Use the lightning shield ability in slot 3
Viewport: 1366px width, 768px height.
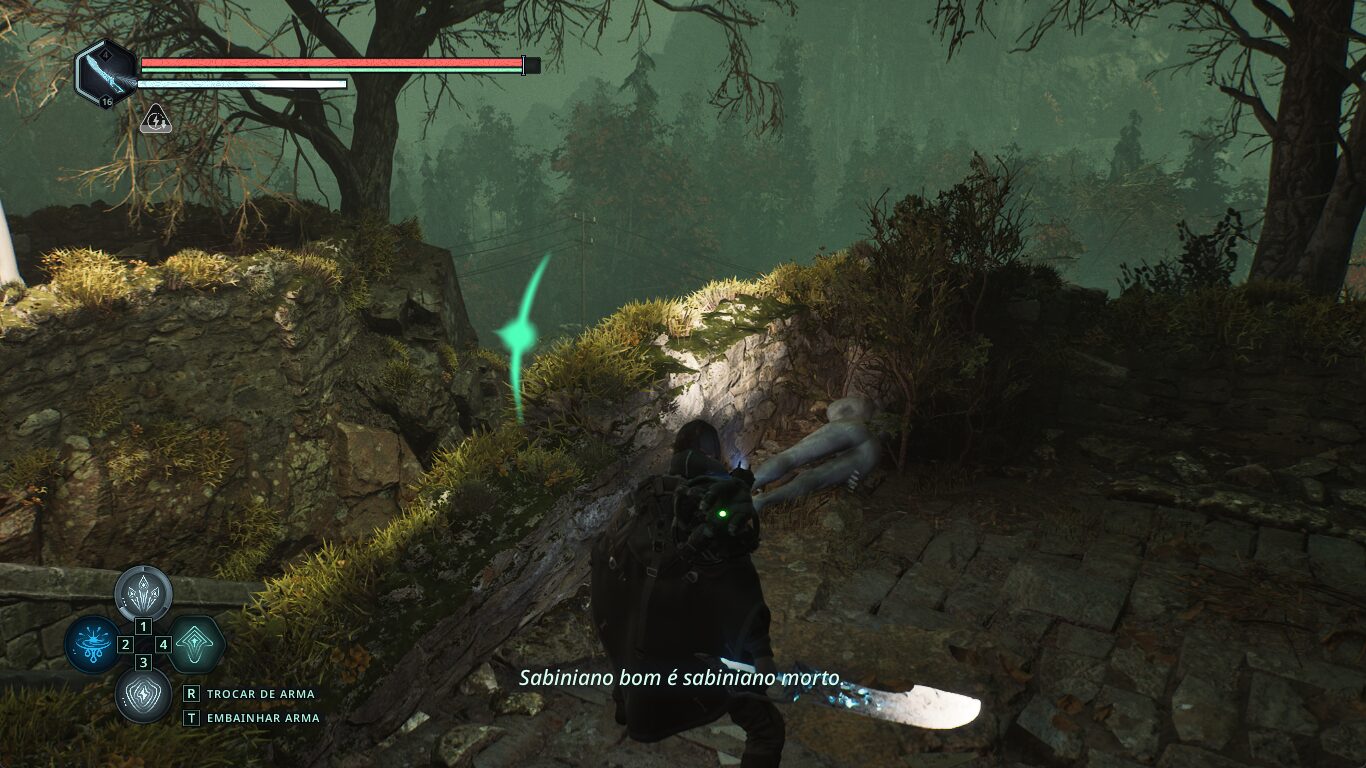coord(143,694)
